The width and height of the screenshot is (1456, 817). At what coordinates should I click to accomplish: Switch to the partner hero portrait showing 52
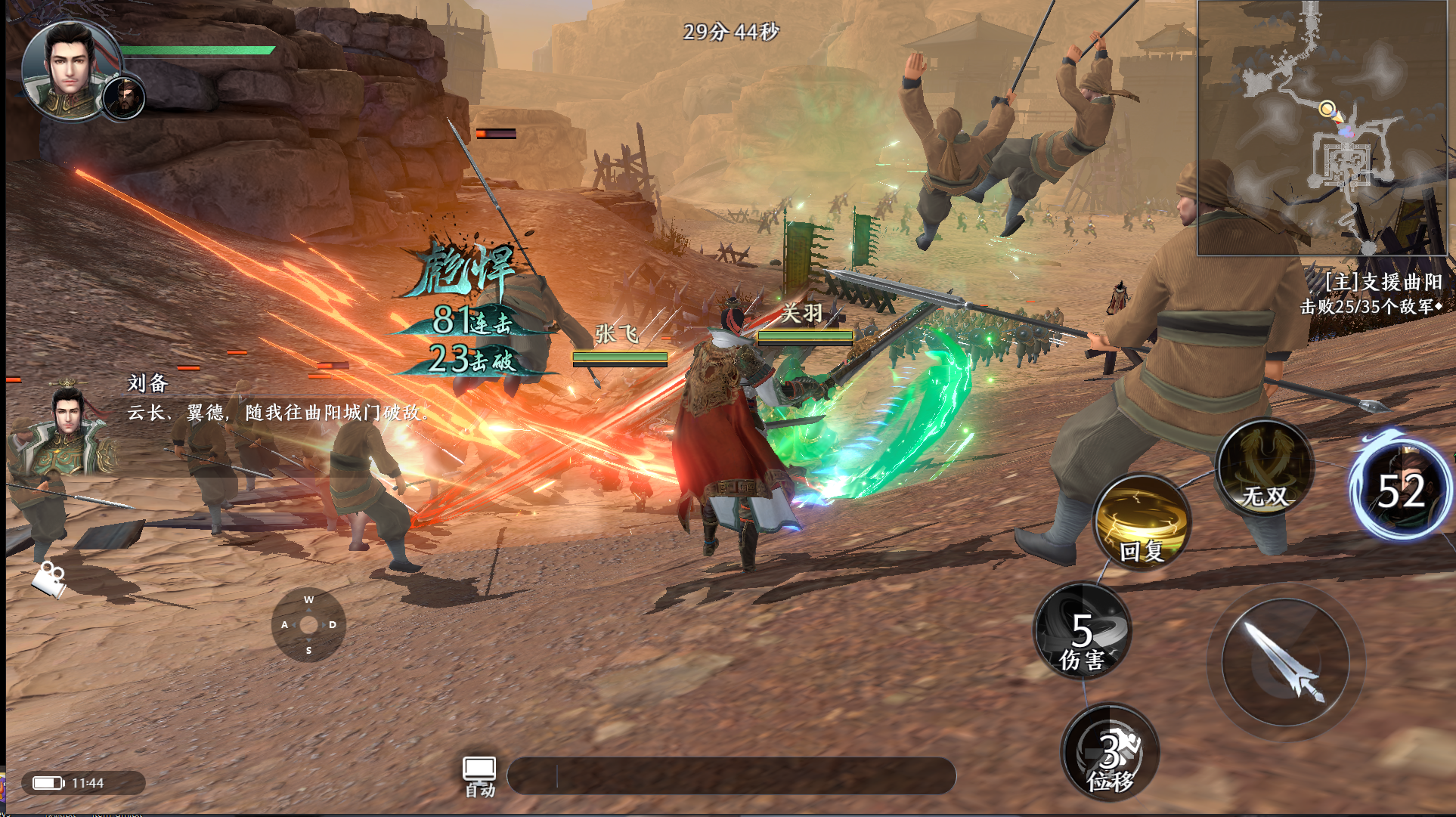[x=1402, y=487]
